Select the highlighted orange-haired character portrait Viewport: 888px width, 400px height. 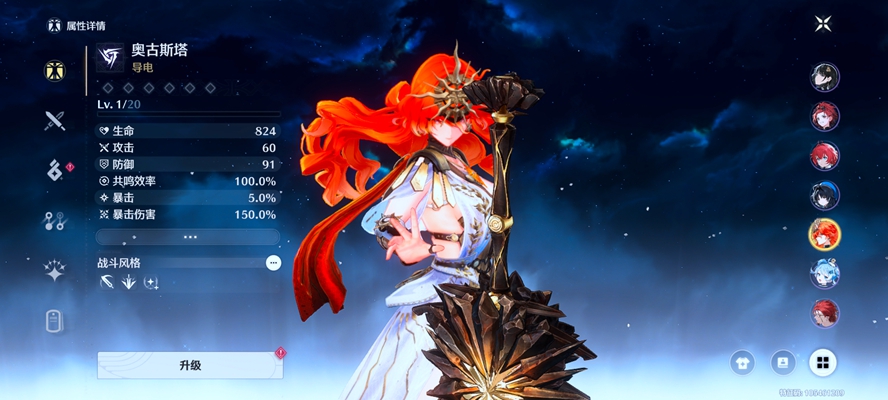[825, 234]
